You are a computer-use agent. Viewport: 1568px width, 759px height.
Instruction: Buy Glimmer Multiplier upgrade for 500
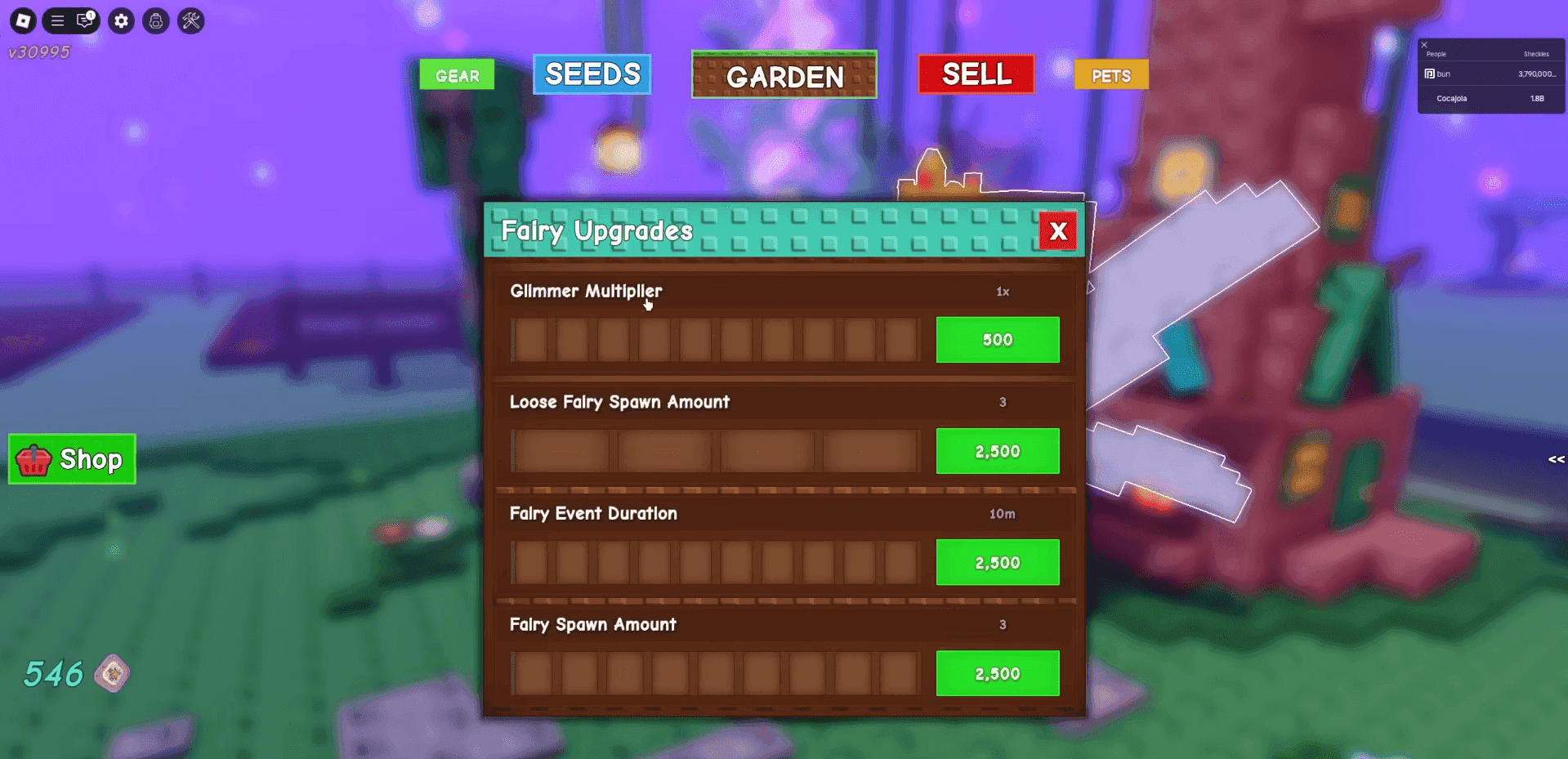pyautogui.click(x=997, y=340)
